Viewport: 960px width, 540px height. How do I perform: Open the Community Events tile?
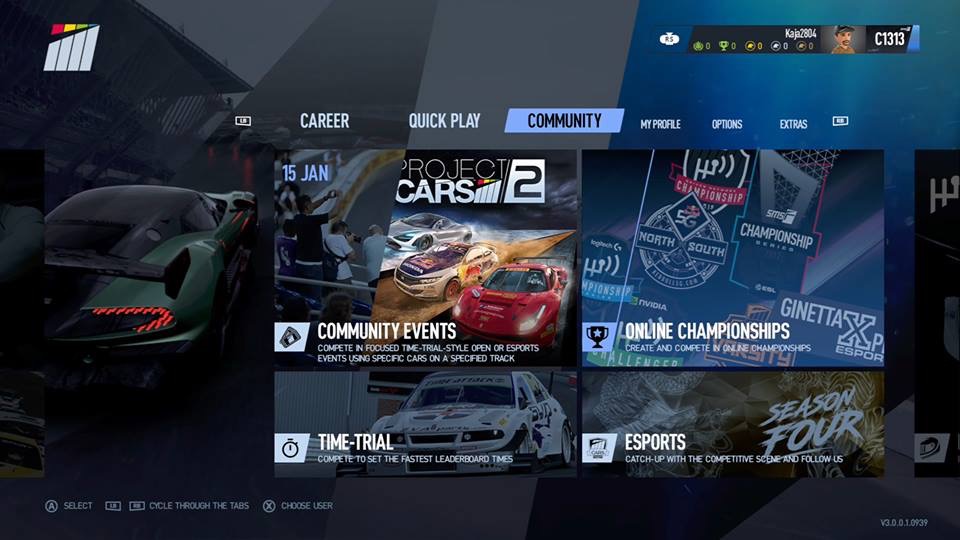(x=425, y=258)
